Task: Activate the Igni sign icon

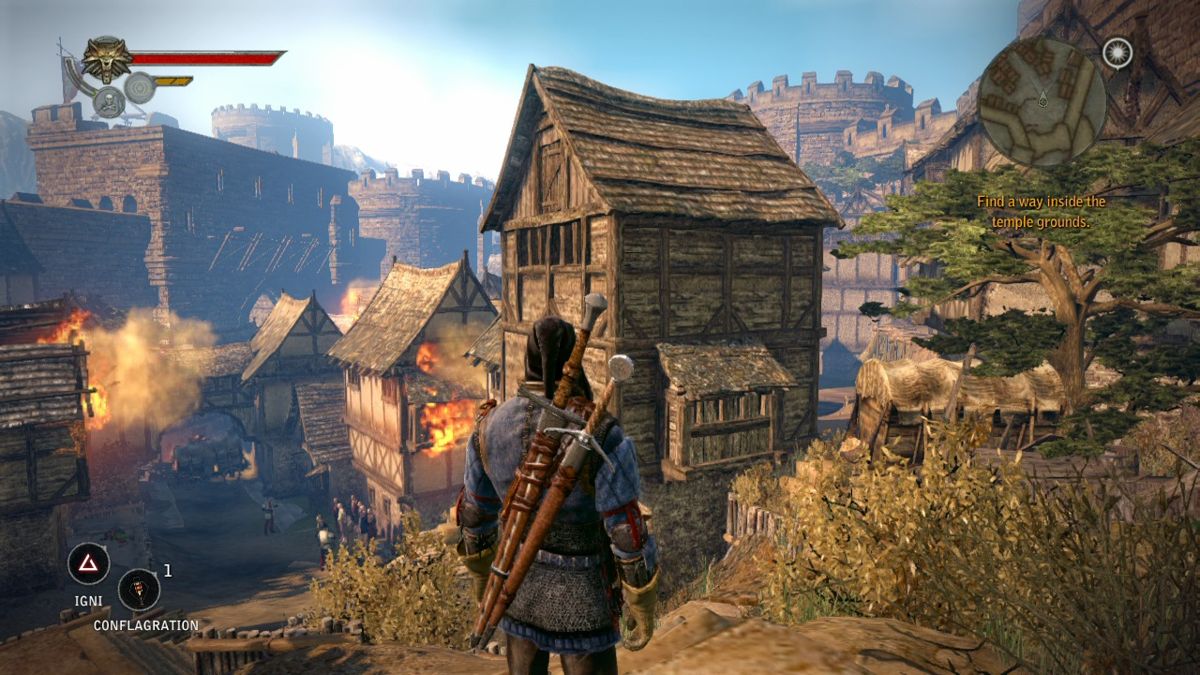Action: [88, 563]
